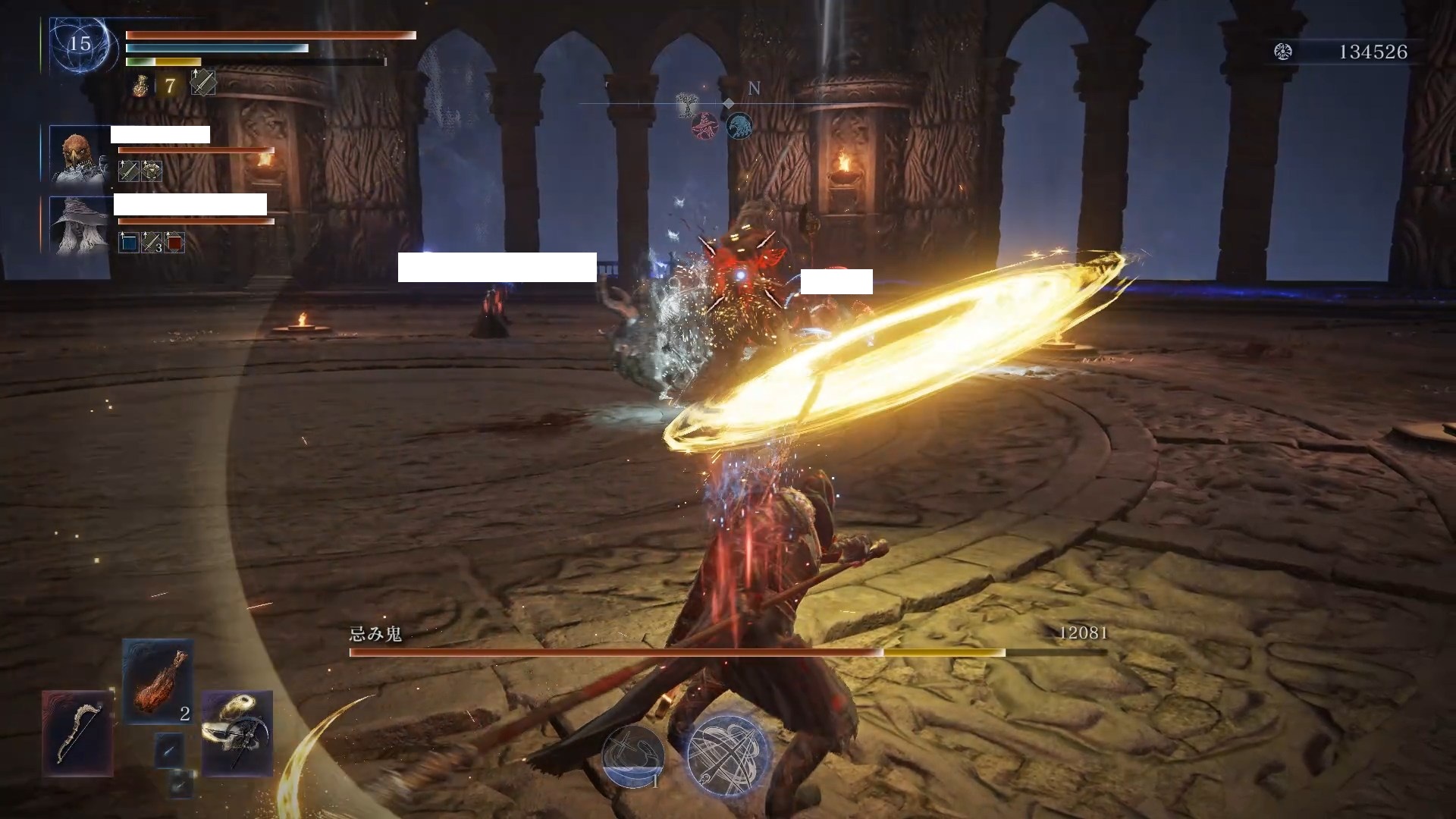Viewport: 1456px width, 819px height.
Task: Click the blue hawk marker on the compass
Action: tap(739, 126)
